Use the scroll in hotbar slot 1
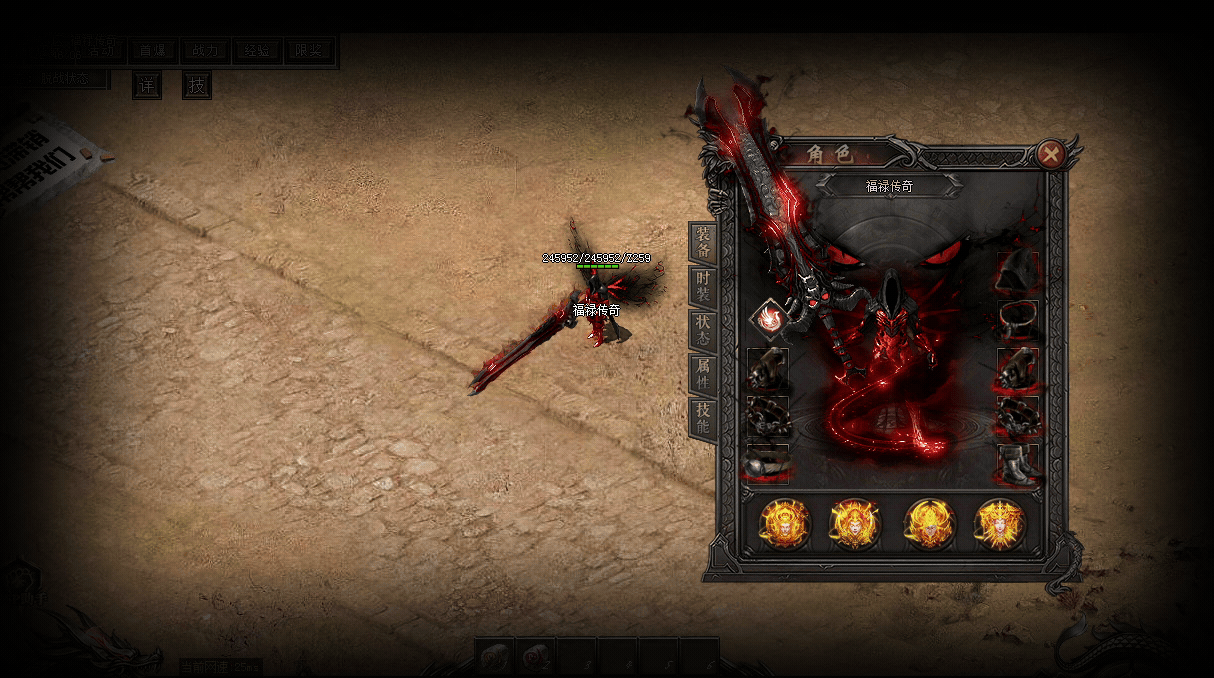The image size is (1214, 678). tap(494, 657)
